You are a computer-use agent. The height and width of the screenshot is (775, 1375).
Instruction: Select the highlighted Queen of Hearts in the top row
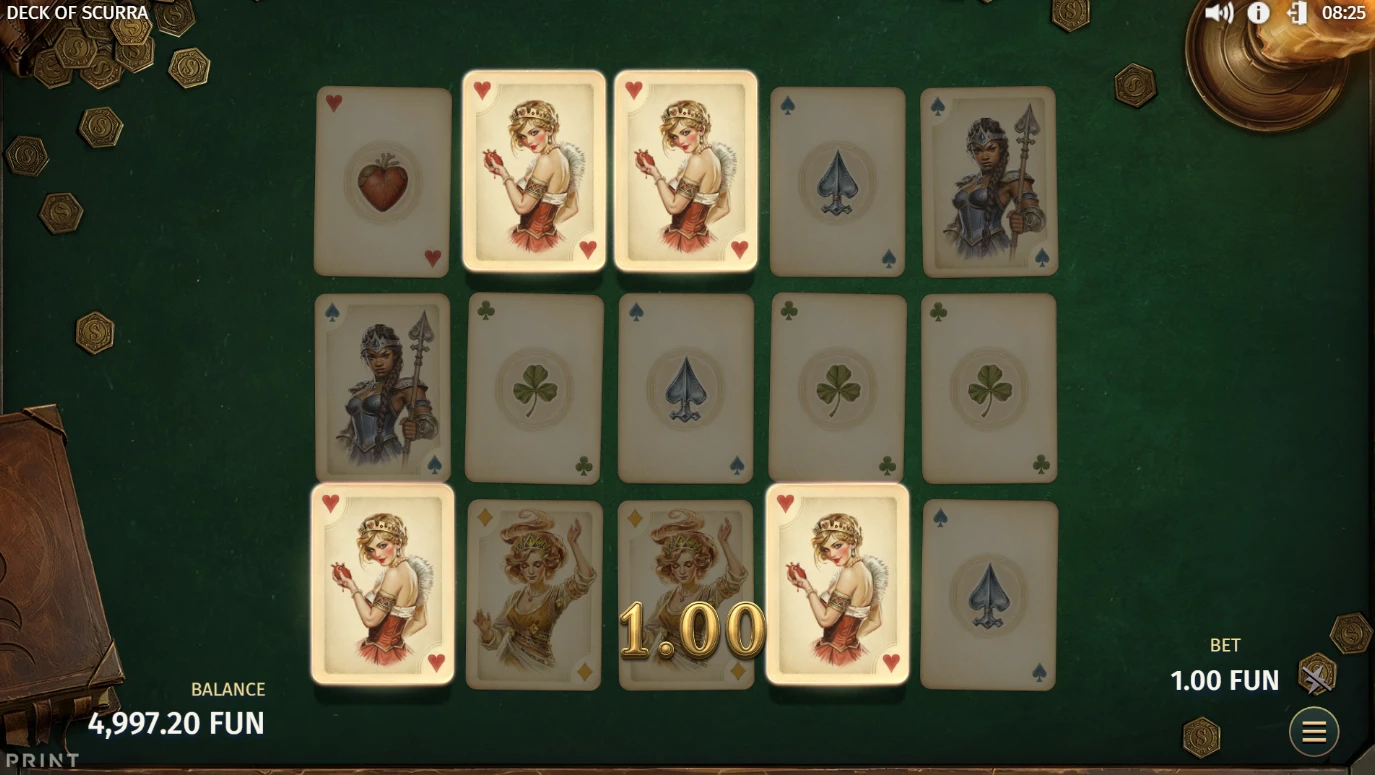coord(533,170)
